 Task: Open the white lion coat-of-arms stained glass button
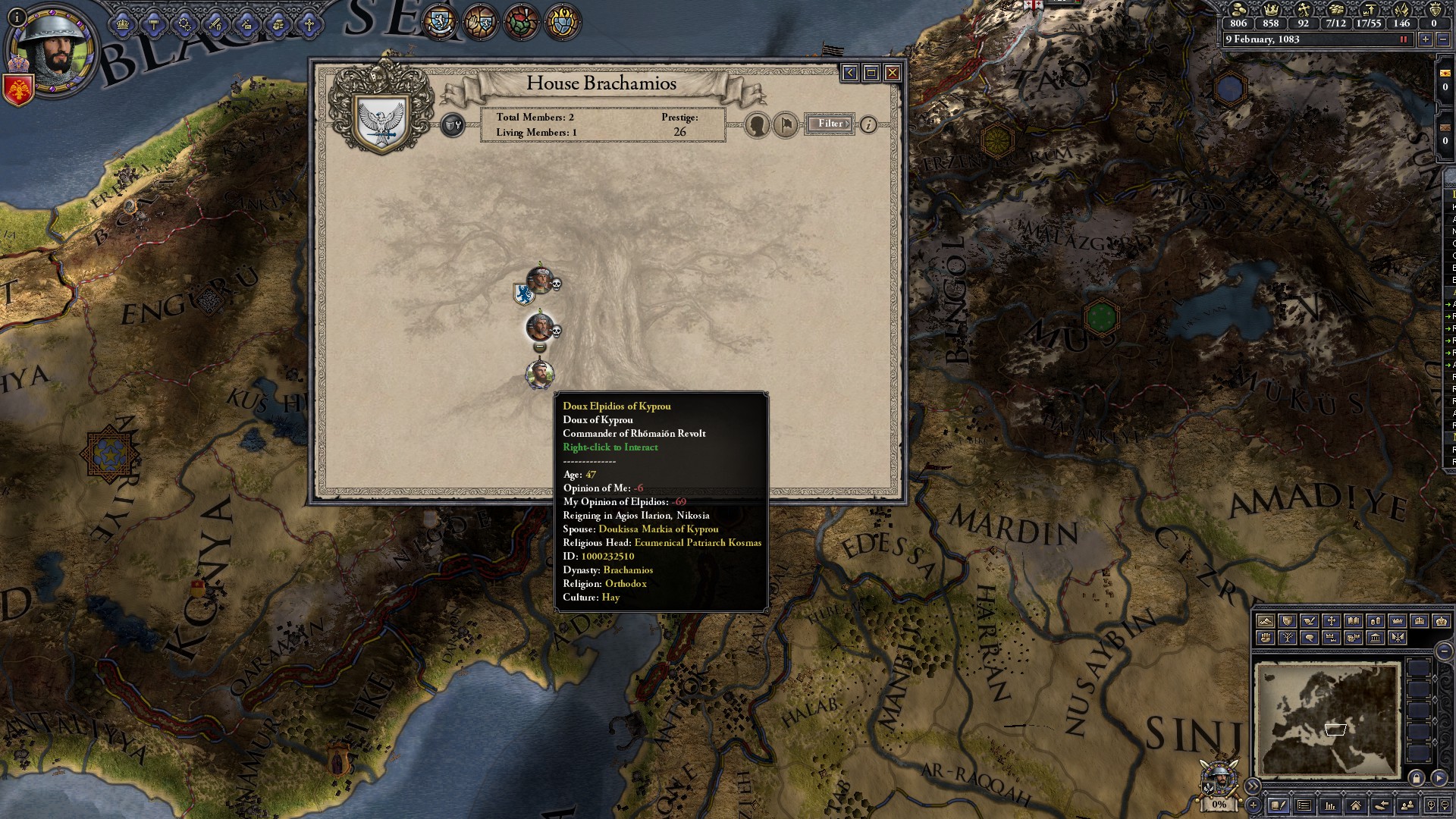click(439, 21)
